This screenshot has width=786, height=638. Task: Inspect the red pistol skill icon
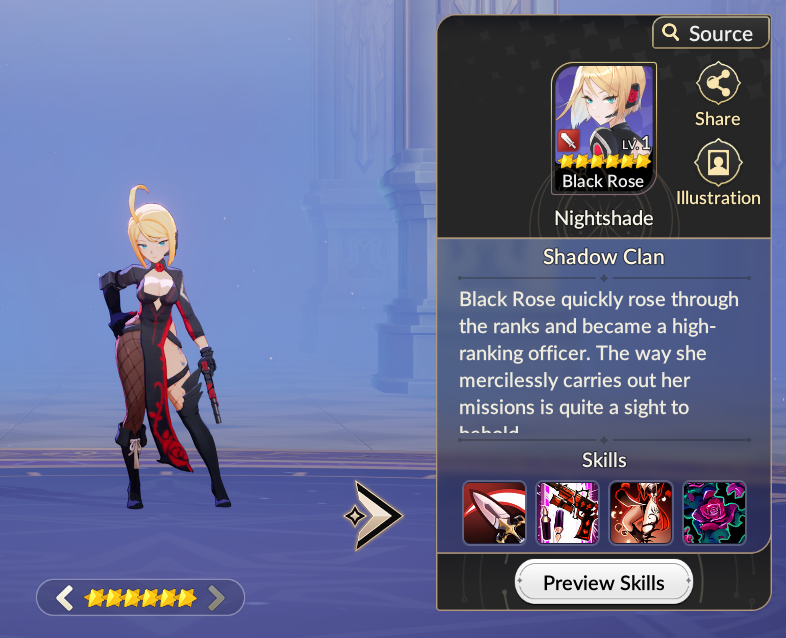[x=567, y=513]
